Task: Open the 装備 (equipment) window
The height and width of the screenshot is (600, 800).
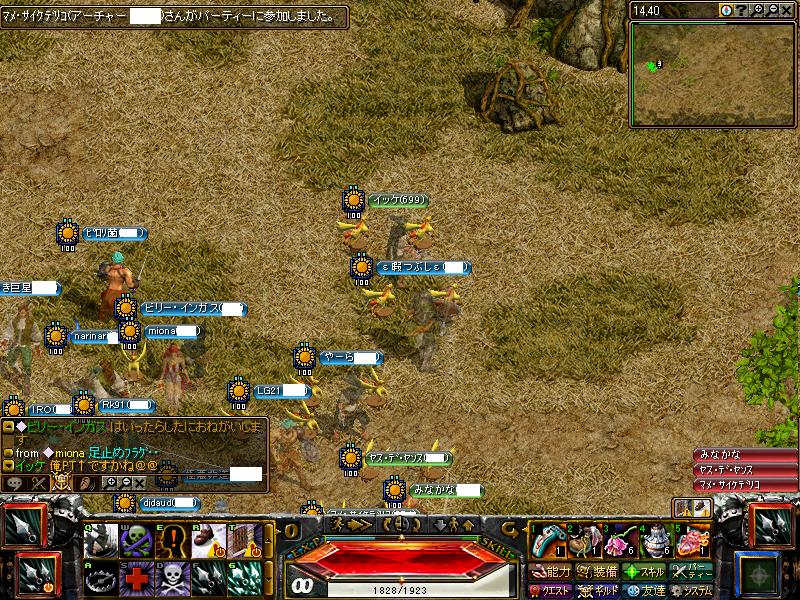Action: tap(596, 572)
